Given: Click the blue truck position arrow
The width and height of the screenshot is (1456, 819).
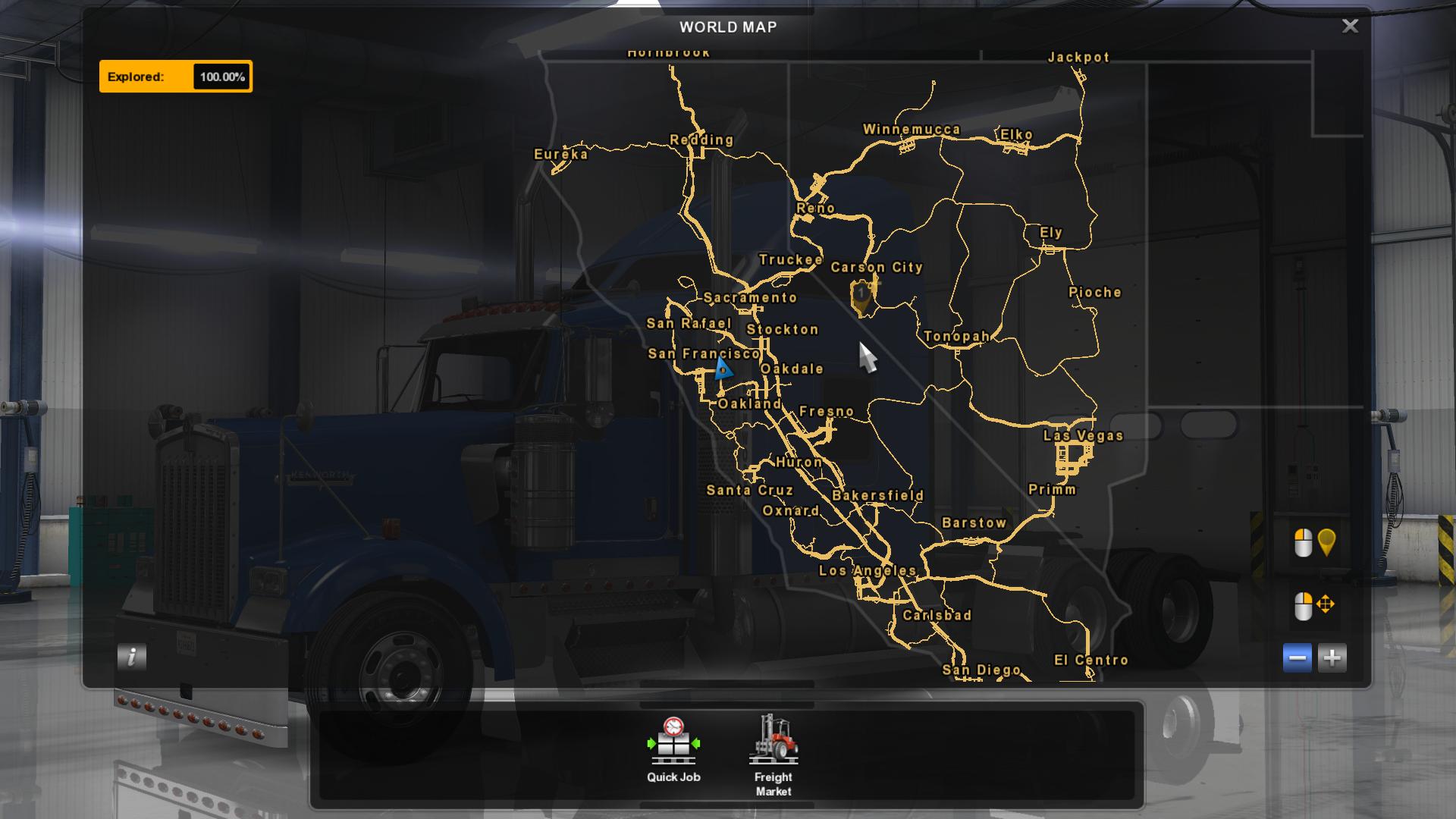Looking at the screenshot, I should tap(722, 369).
